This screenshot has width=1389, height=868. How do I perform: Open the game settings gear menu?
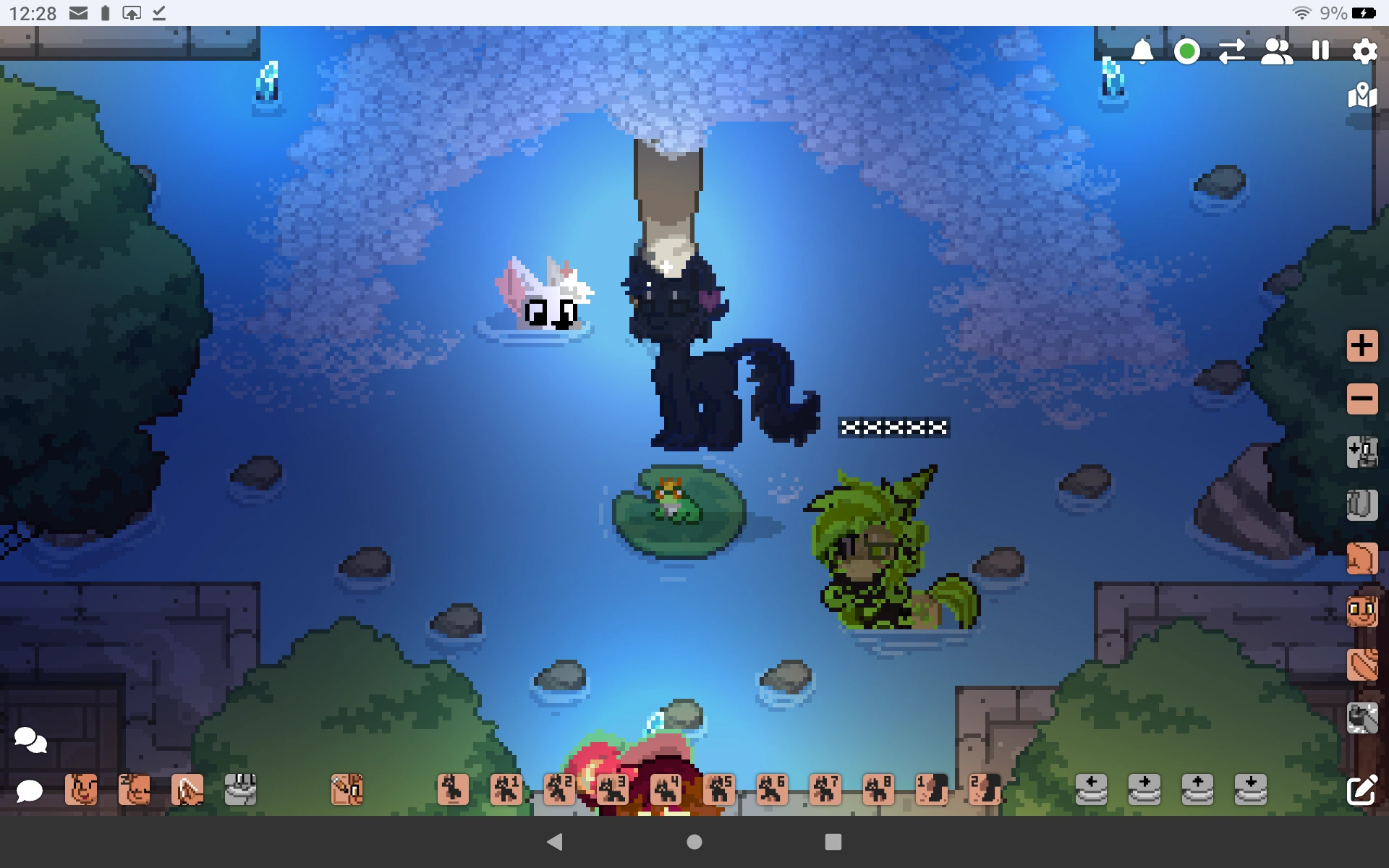[1364, 51]
